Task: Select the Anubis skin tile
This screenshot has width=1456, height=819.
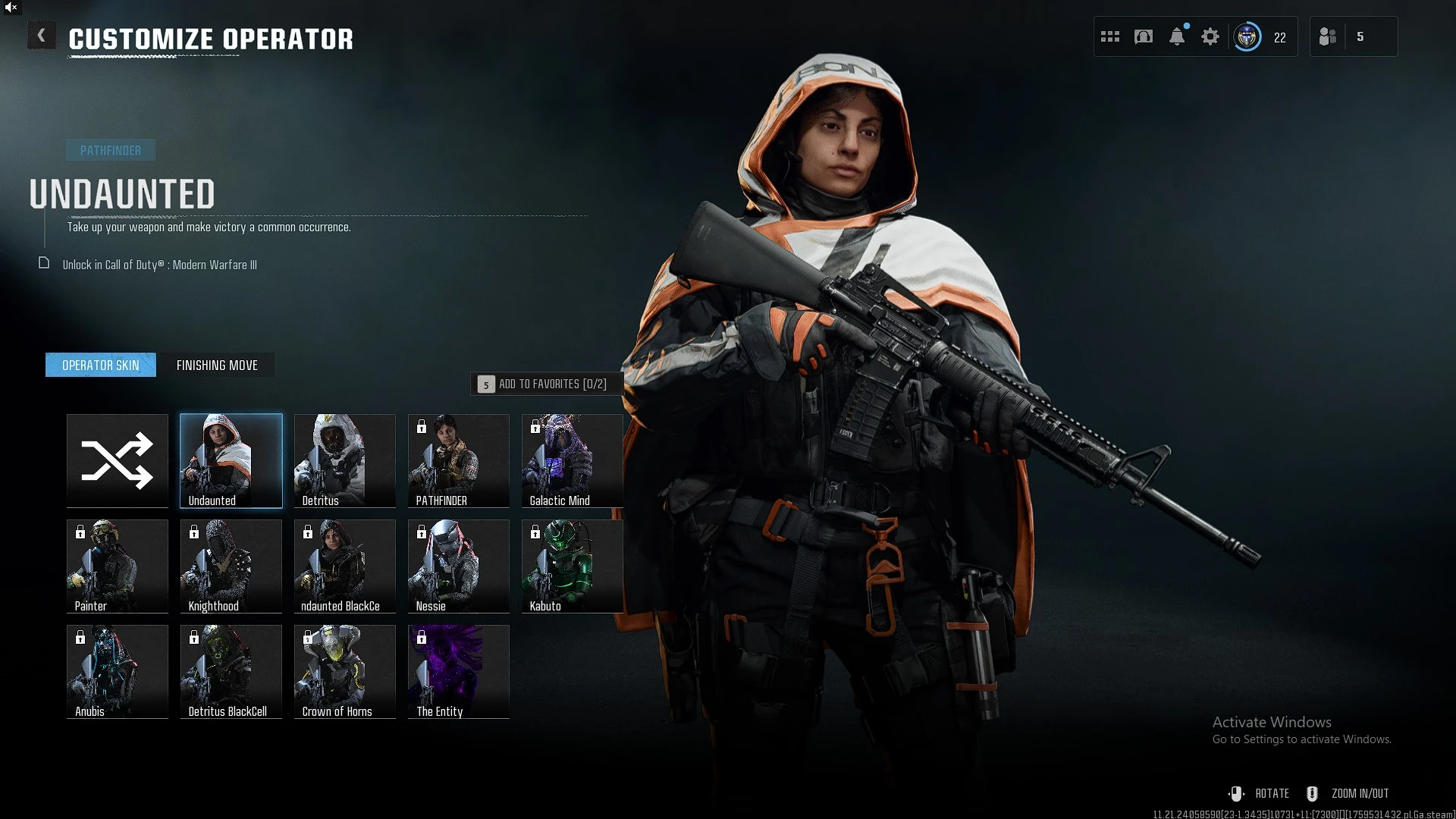Action: 118,671
